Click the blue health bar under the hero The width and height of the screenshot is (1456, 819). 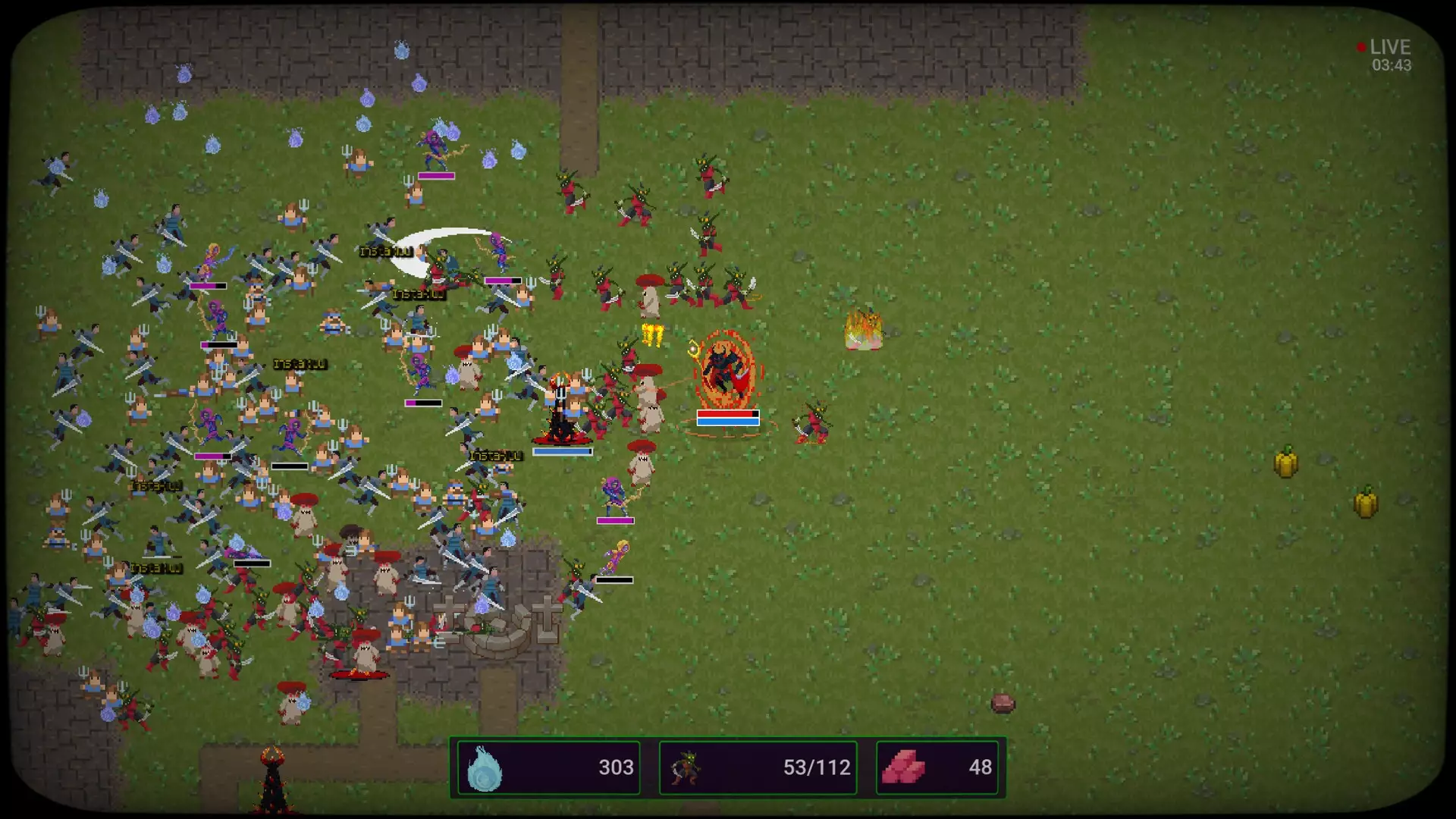563,450
